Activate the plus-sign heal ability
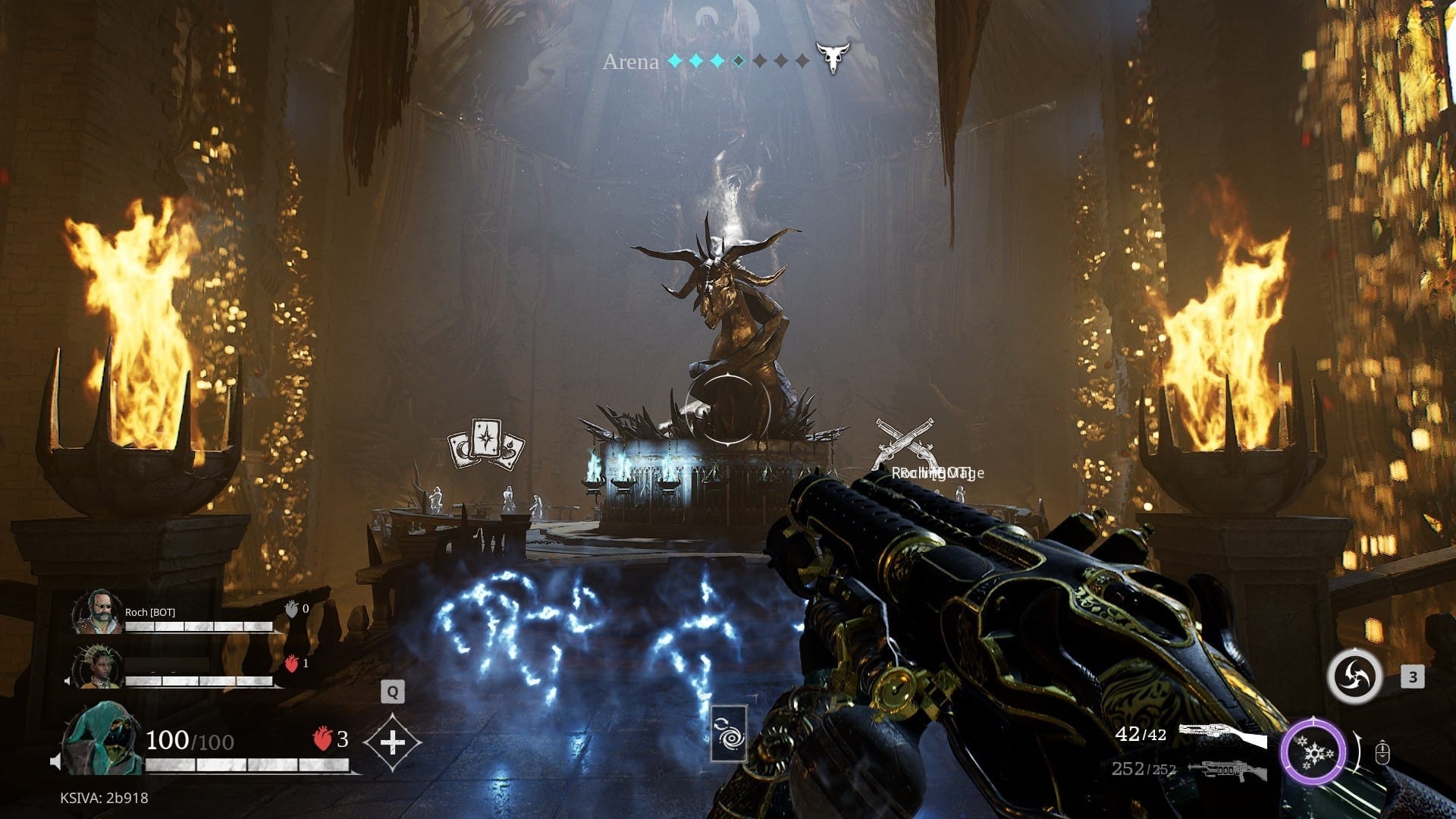 [392, 742]
